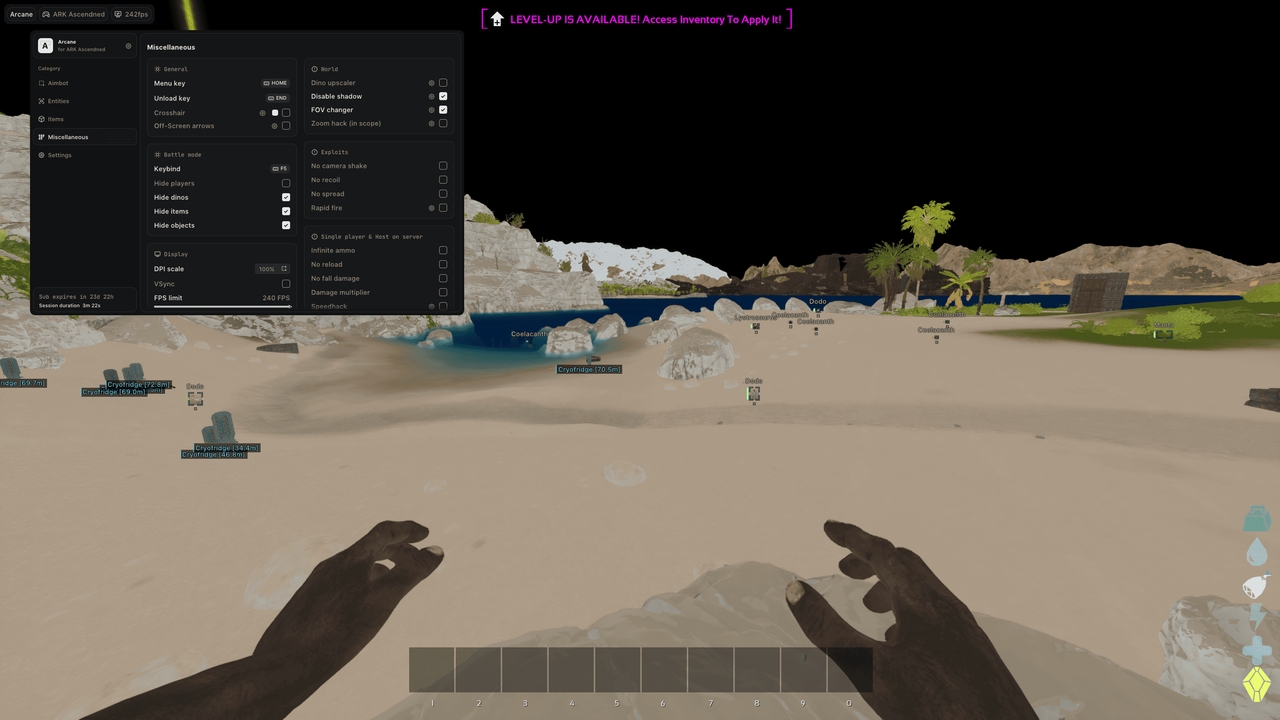Select the Miscellaneous category tab

[68, 137]
